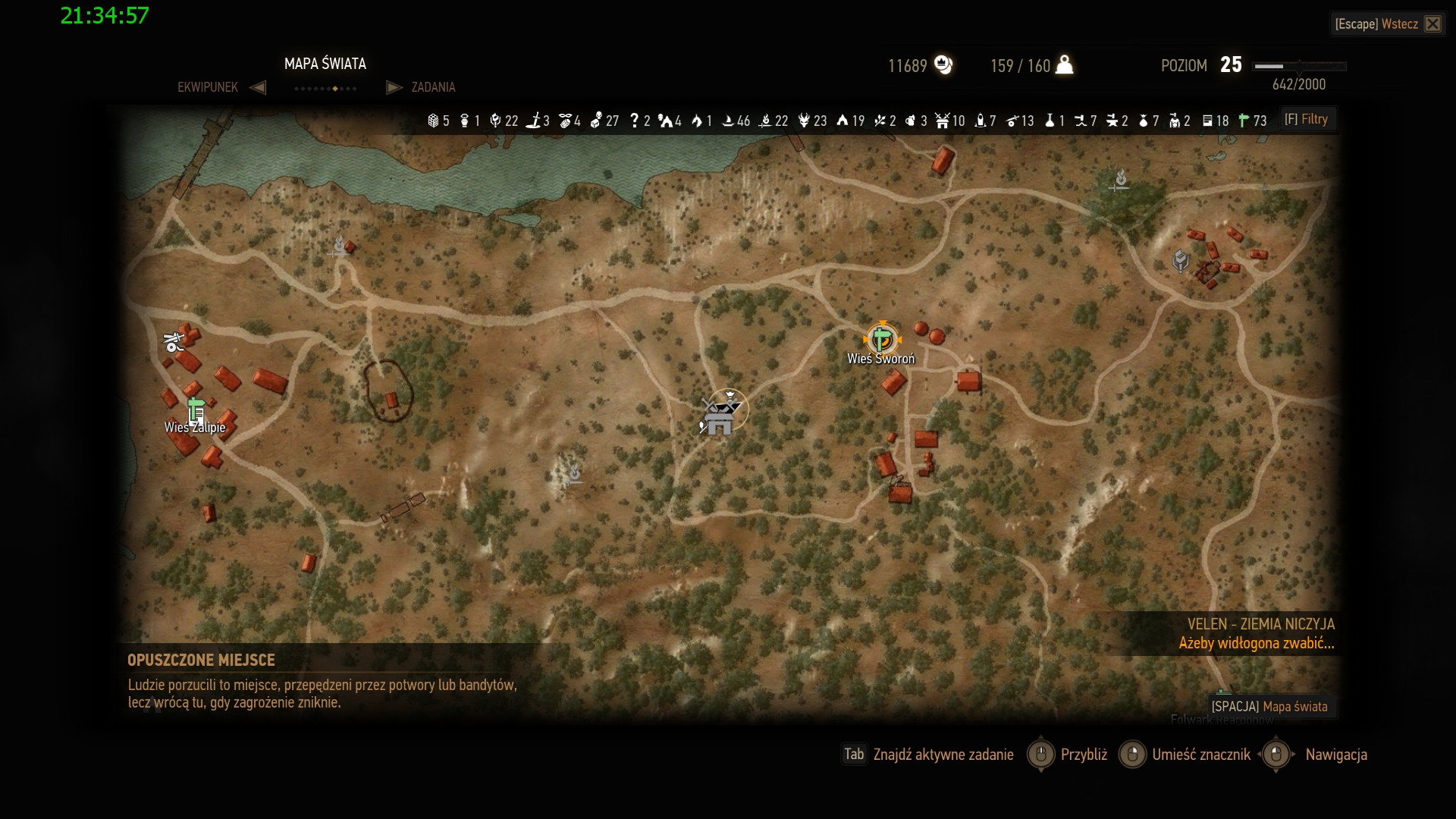The height and width of the screenshot is (819, 1456).
Task: Open the Filtry map filter panel
Action: click(1306, 120)
